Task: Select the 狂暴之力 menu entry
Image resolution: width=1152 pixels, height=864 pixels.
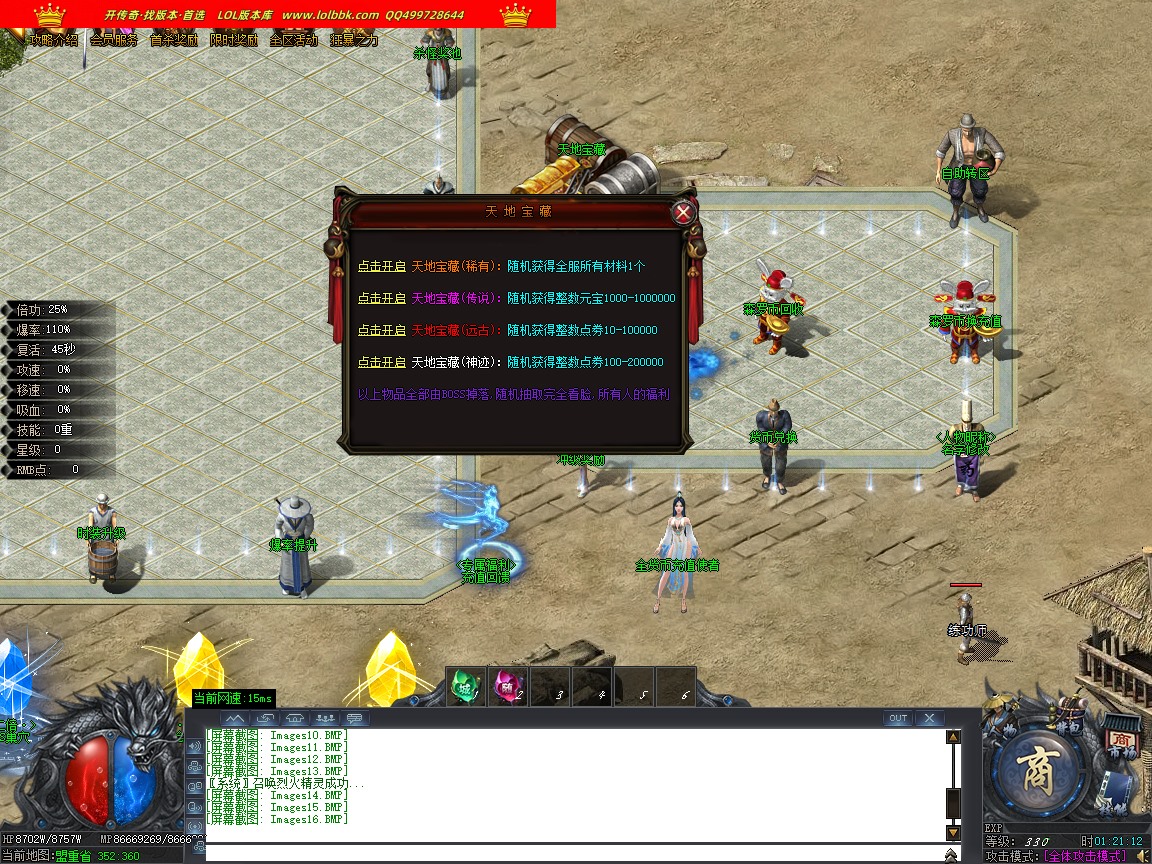Action: tap(354, 40)
